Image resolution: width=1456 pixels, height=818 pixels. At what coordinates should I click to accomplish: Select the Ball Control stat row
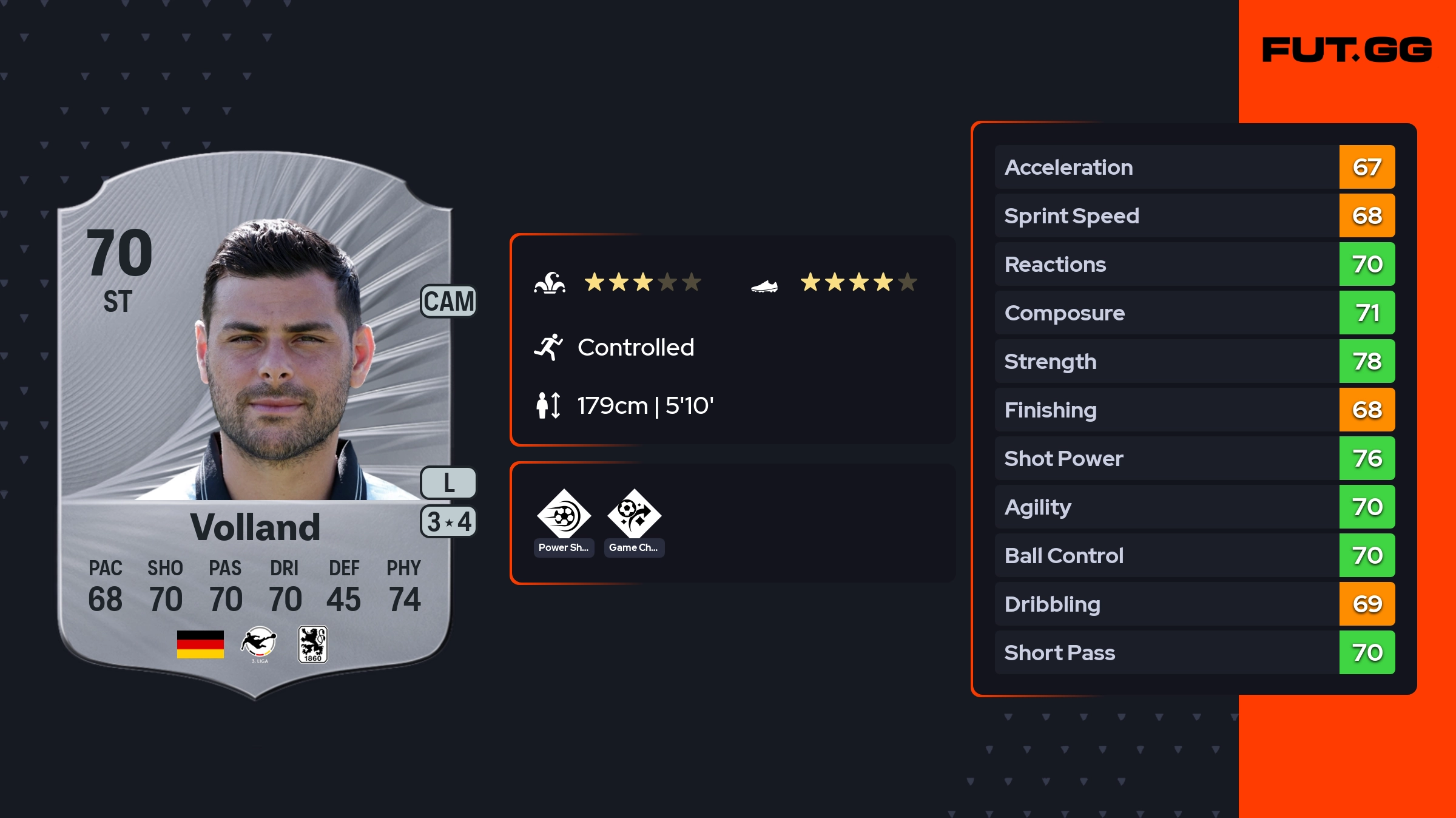pyautogui.click(x=1194, y=555)
